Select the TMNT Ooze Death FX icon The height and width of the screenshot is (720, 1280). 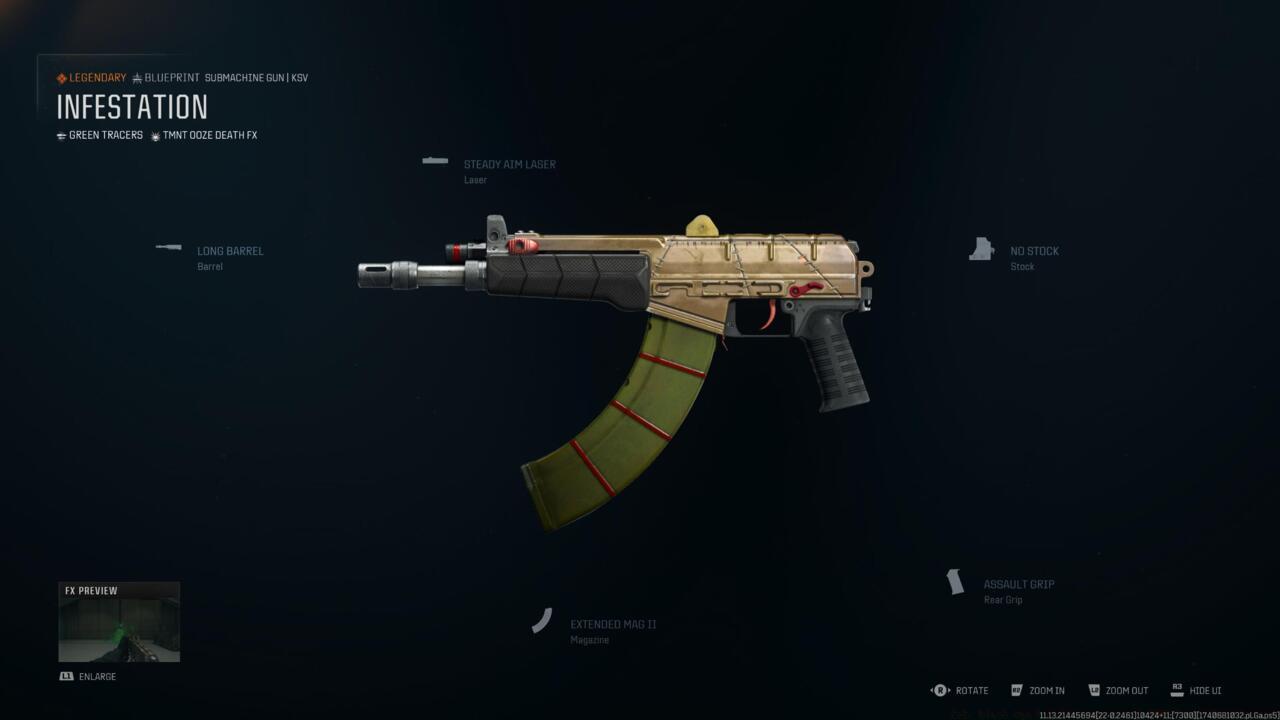coord(156,135)
